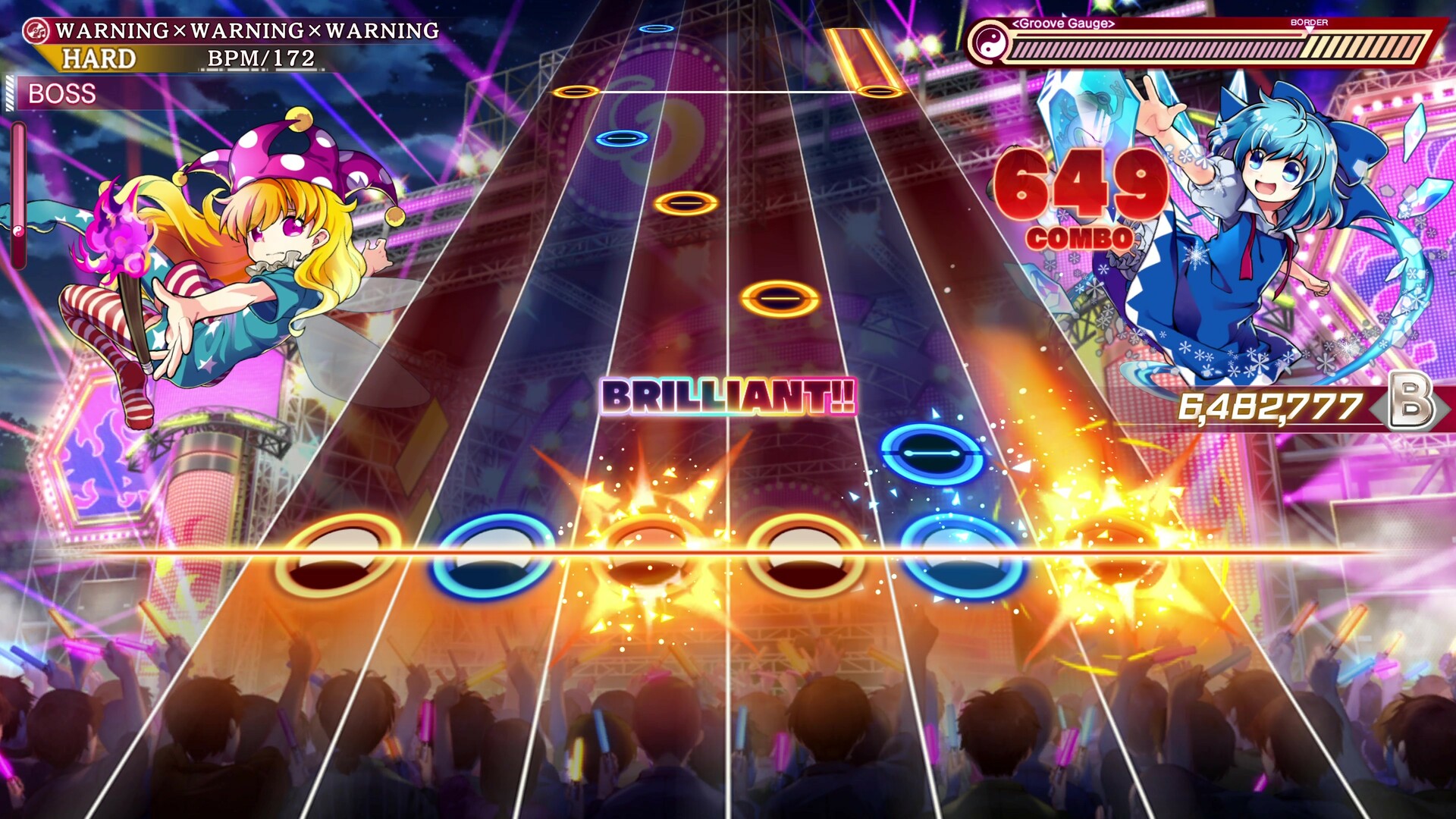Open the Groove Gauge header label

point(1062,24)
